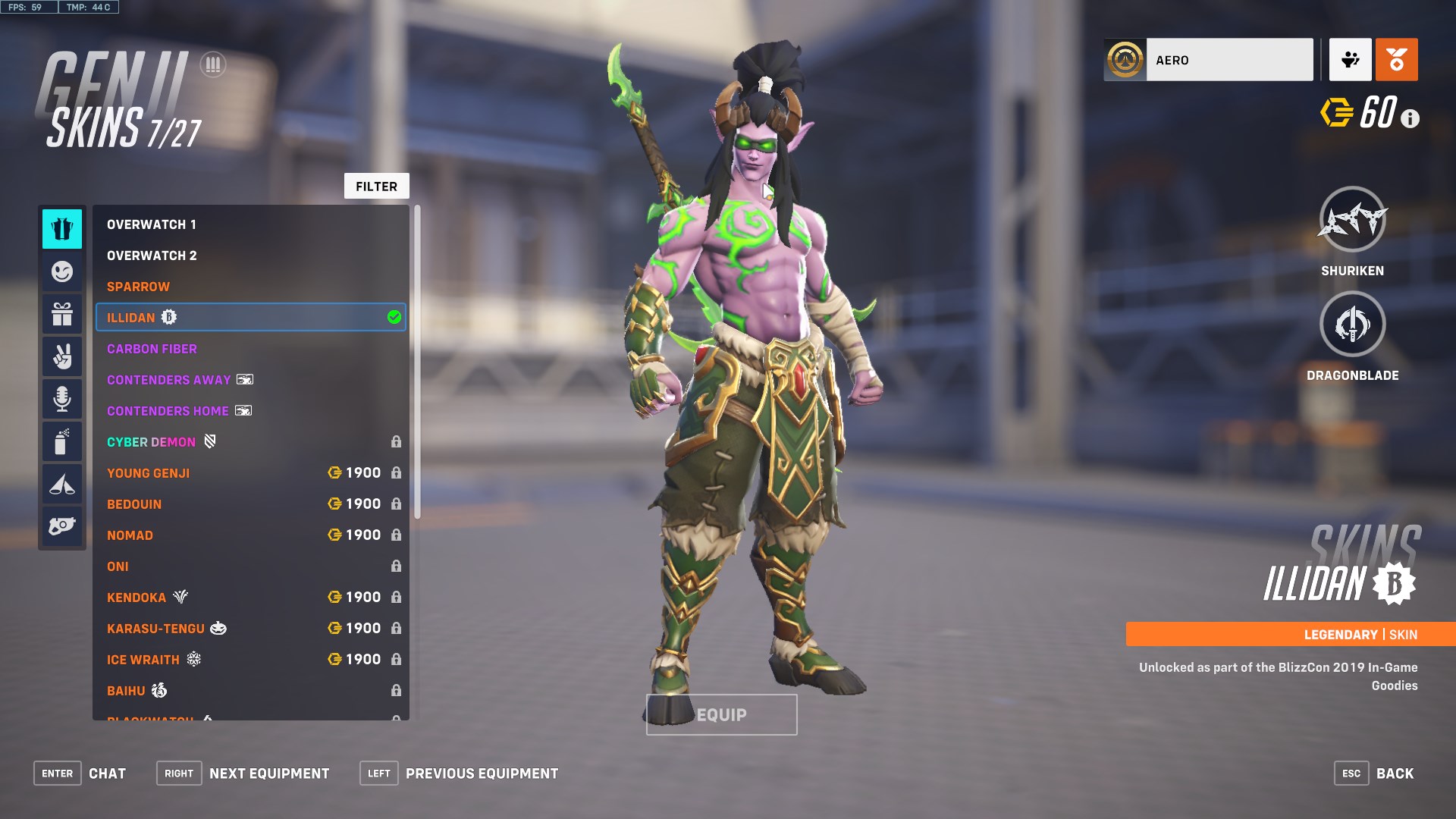Open the Voice Lines microphone icon
The image size is (1456, 819).
62,398
